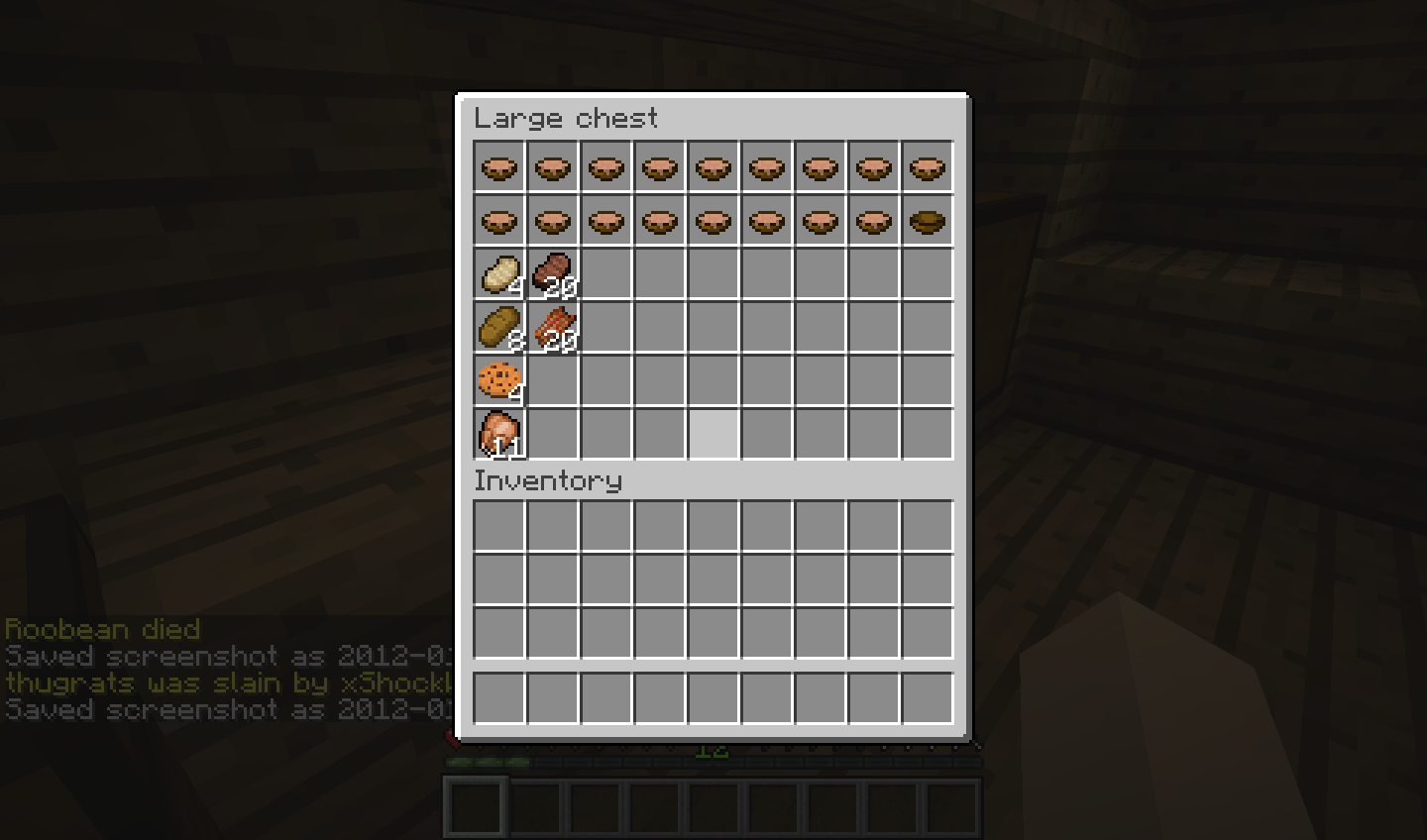Pick up the stack of 20 steaks
This screenshot has width=1427, height=840.
pyautogui.click(x=553, y=274)
